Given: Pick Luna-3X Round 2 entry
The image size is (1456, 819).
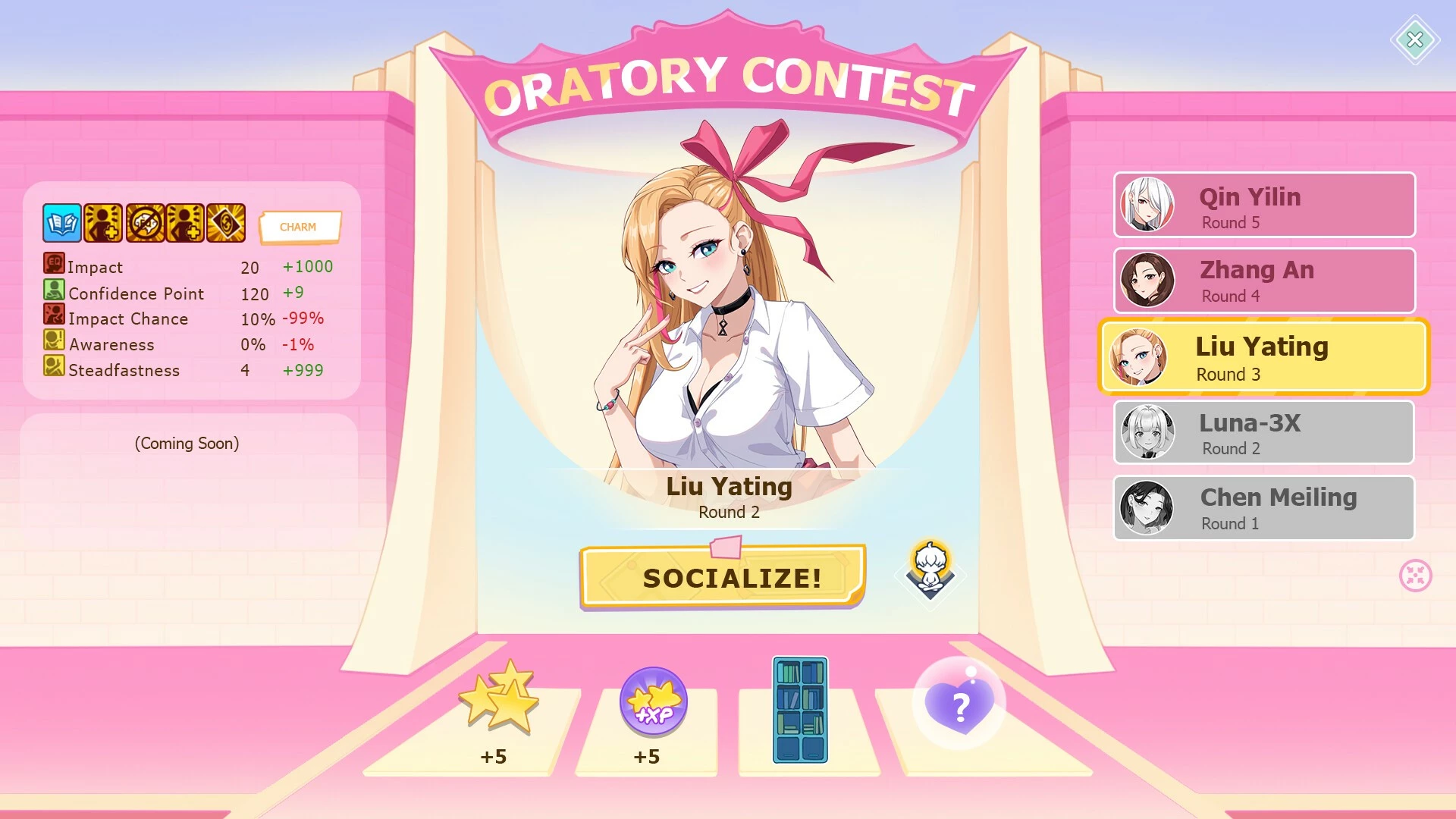Looking at the screenshot, I should (1264, 432).
